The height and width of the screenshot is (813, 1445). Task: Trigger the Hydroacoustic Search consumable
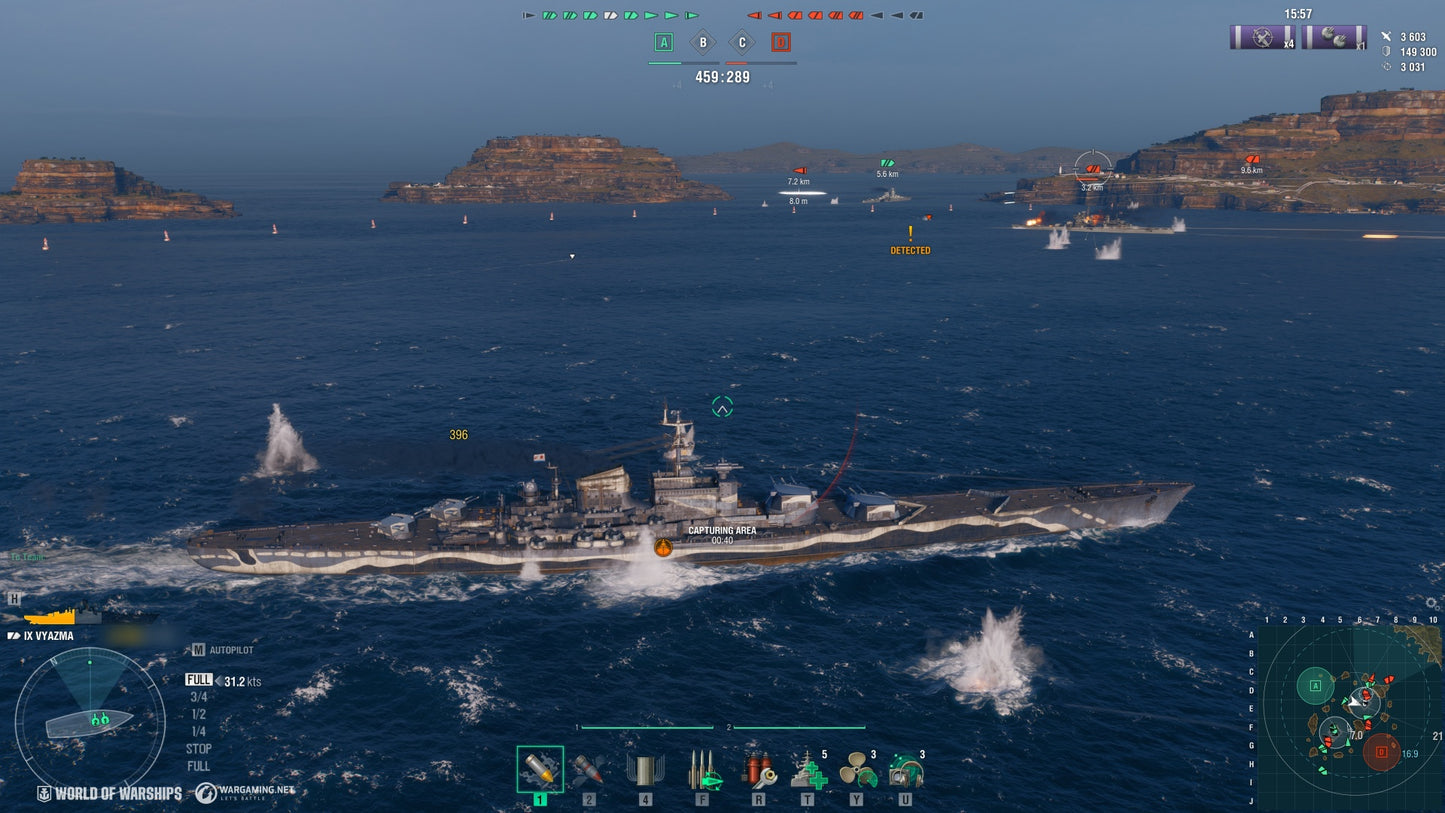point(905,772)
